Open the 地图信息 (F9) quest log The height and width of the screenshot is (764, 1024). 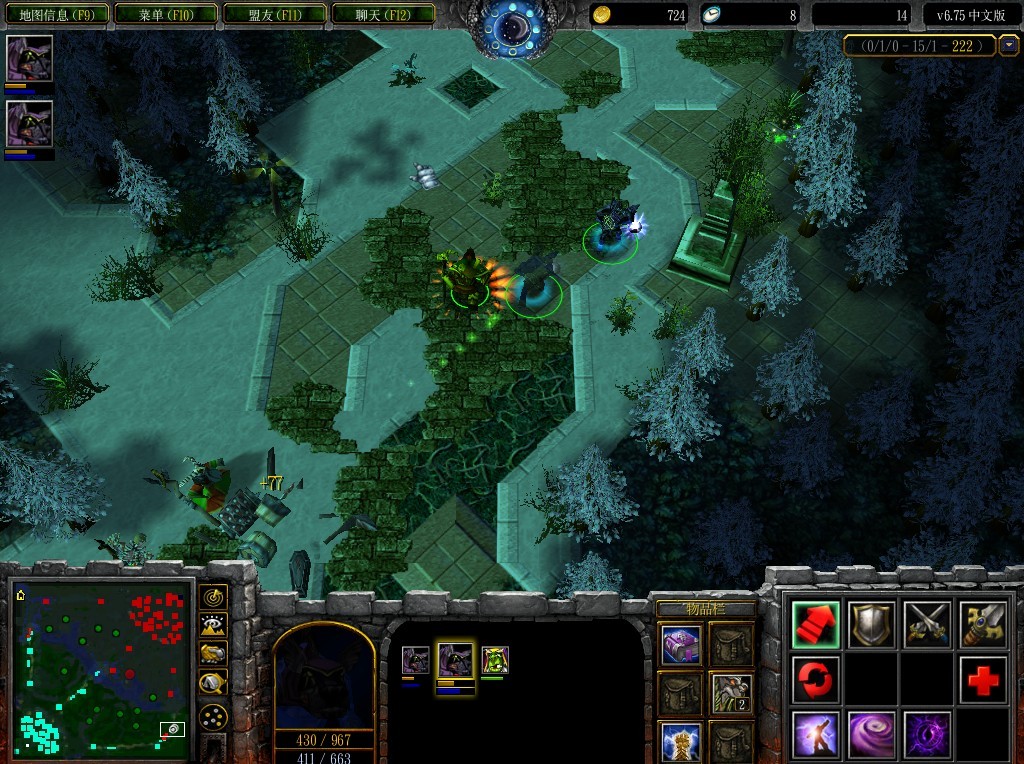(55, 14)
